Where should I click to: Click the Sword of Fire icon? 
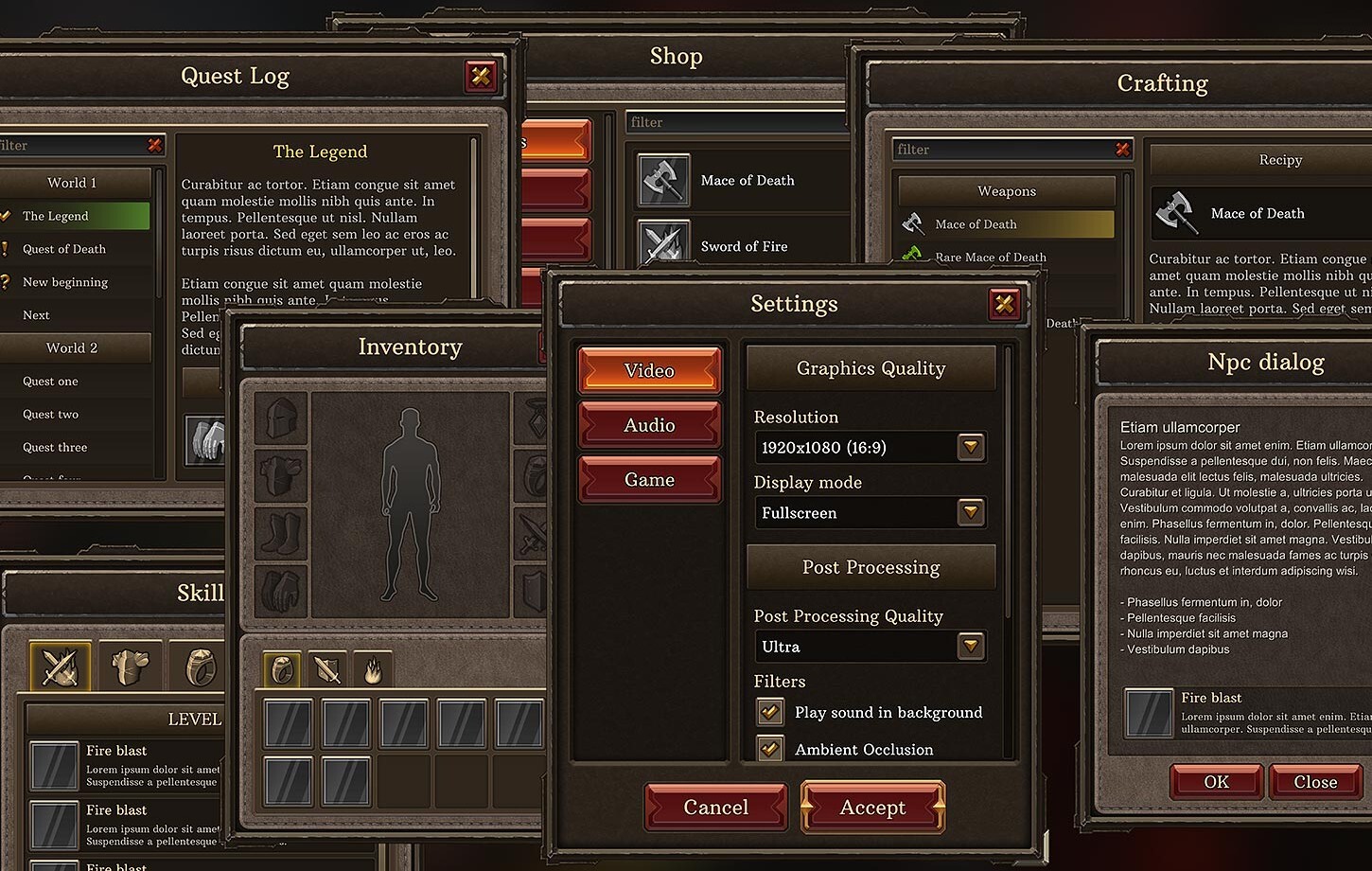[663, 244]
